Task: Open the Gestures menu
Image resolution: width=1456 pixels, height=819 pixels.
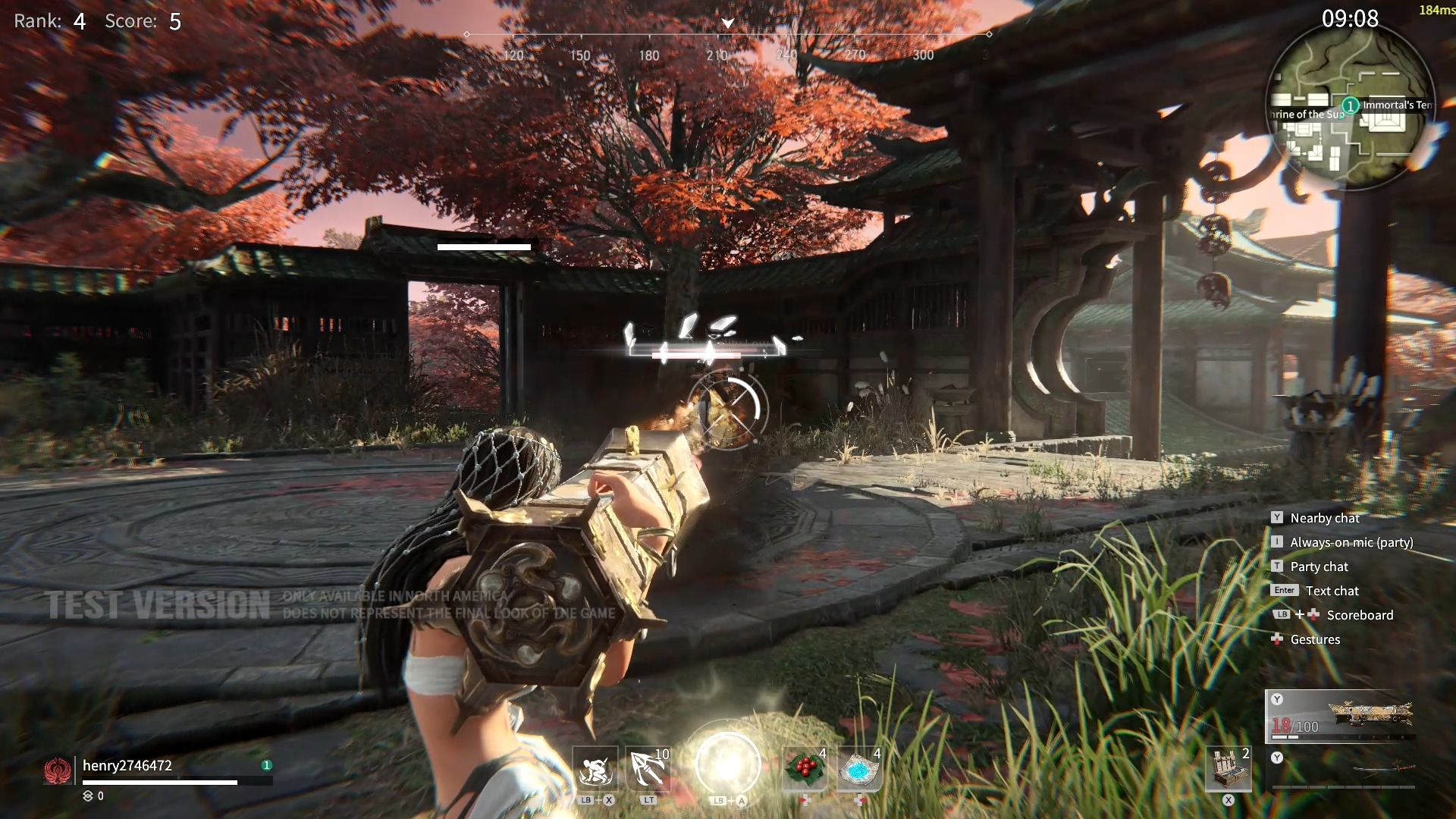Action: click(1314, 639)
